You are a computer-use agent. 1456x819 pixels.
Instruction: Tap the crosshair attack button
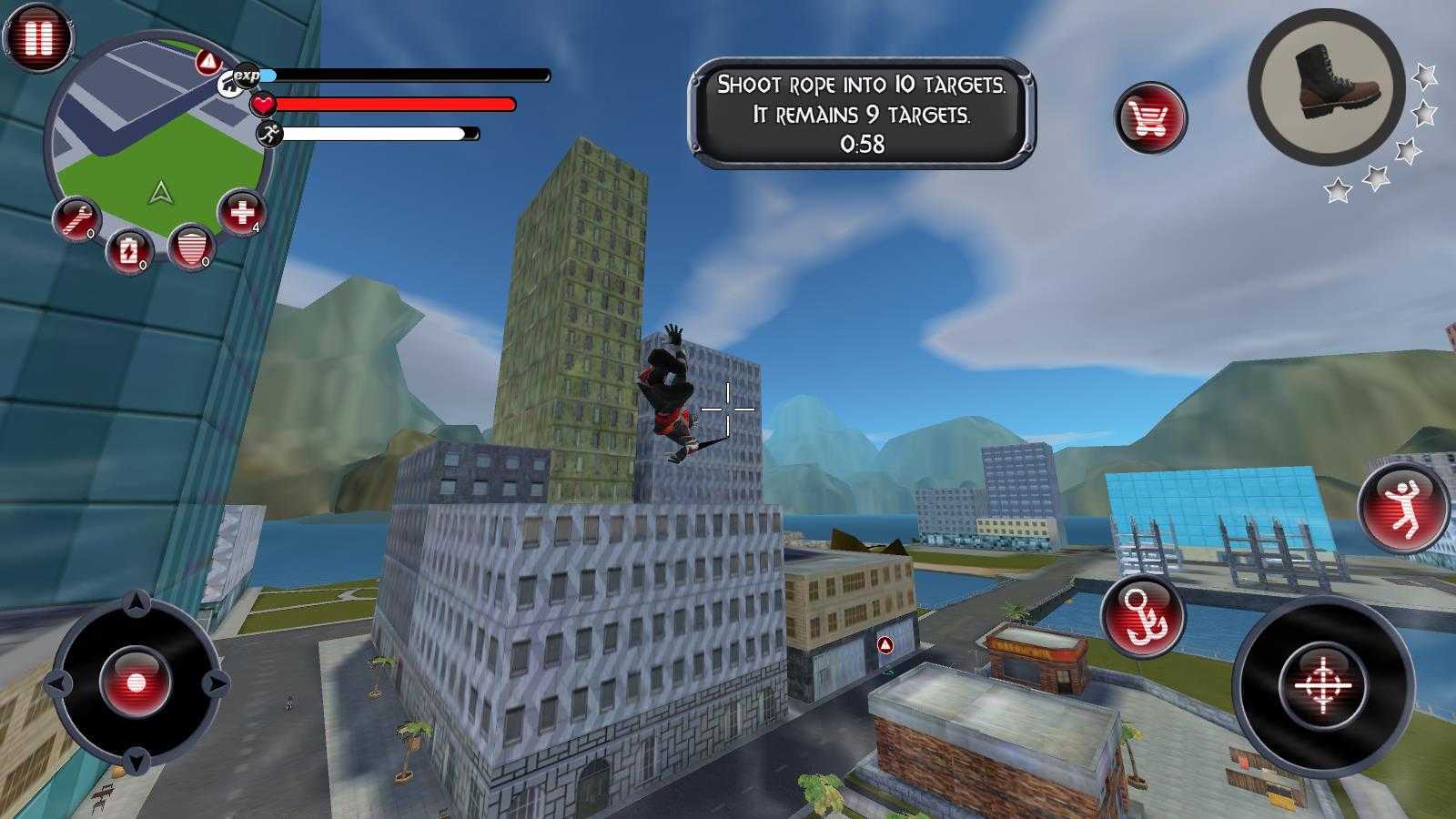pyautogui.click(x=1323, y=682)
